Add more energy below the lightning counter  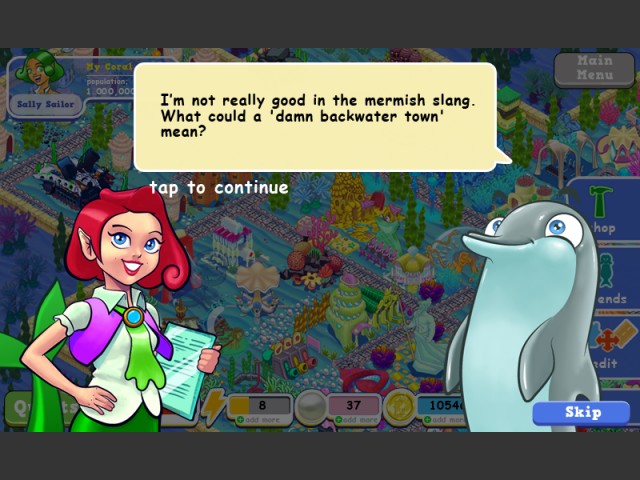click(258, 419)
